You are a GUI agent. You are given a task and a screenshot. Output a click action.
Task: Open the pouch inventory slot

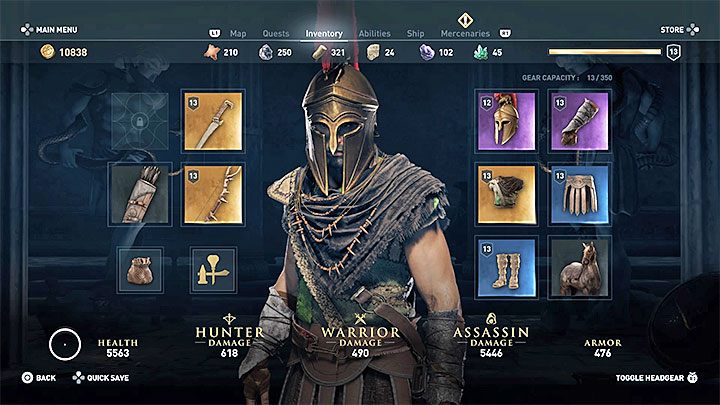pyautogui.click(x=140, y=270)
